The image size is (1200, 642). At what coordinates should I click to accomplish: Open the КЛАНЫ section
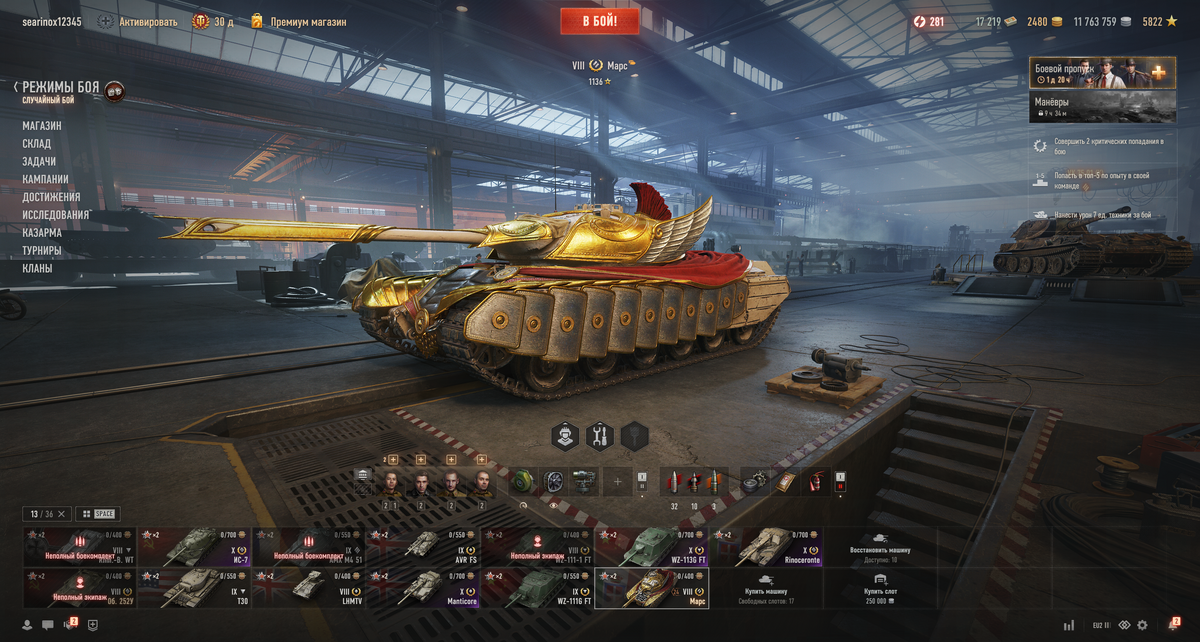click(x=38, y=269)
